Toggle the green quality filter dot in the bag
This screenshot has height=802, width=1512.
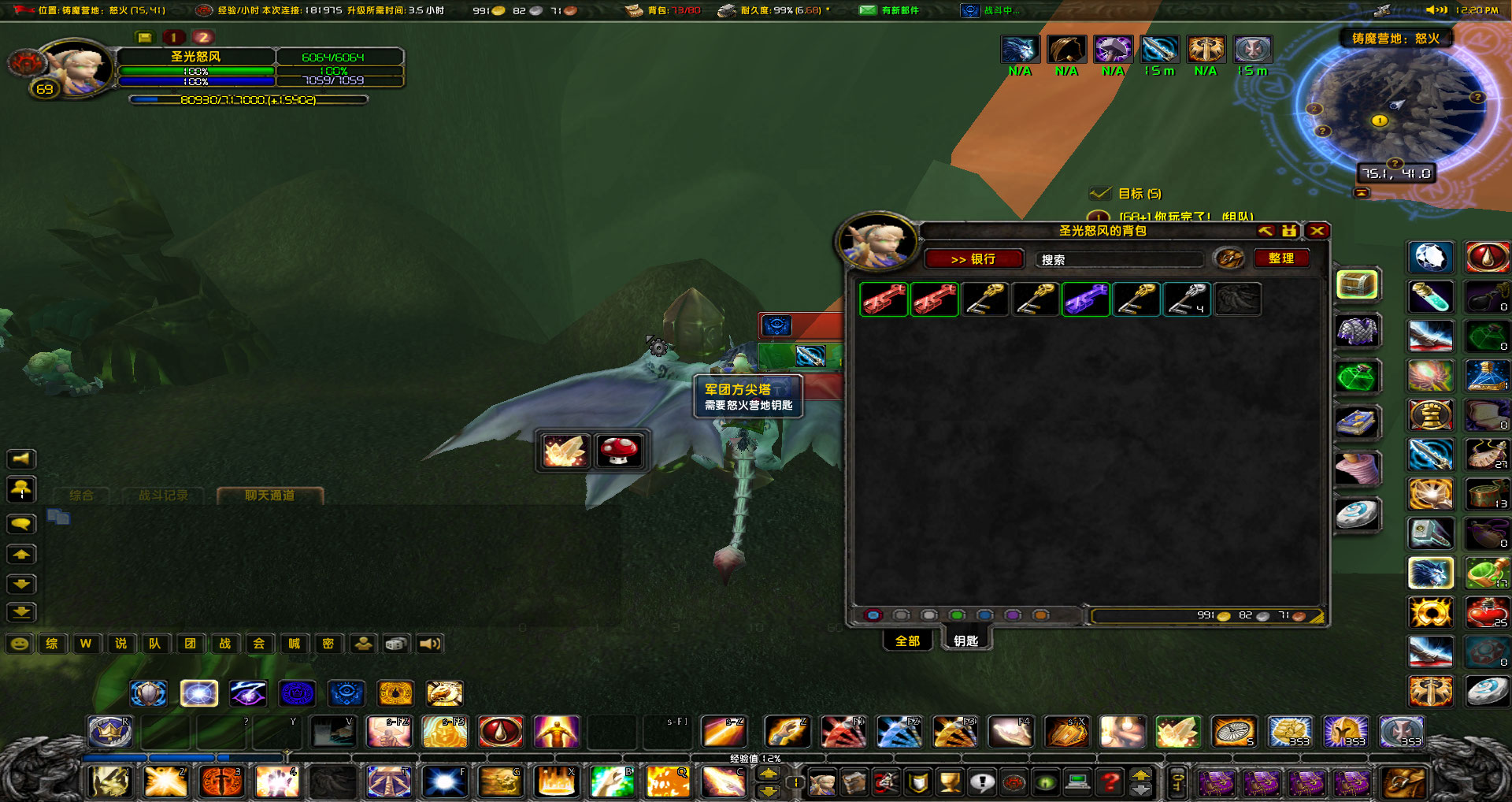[957, 614]
